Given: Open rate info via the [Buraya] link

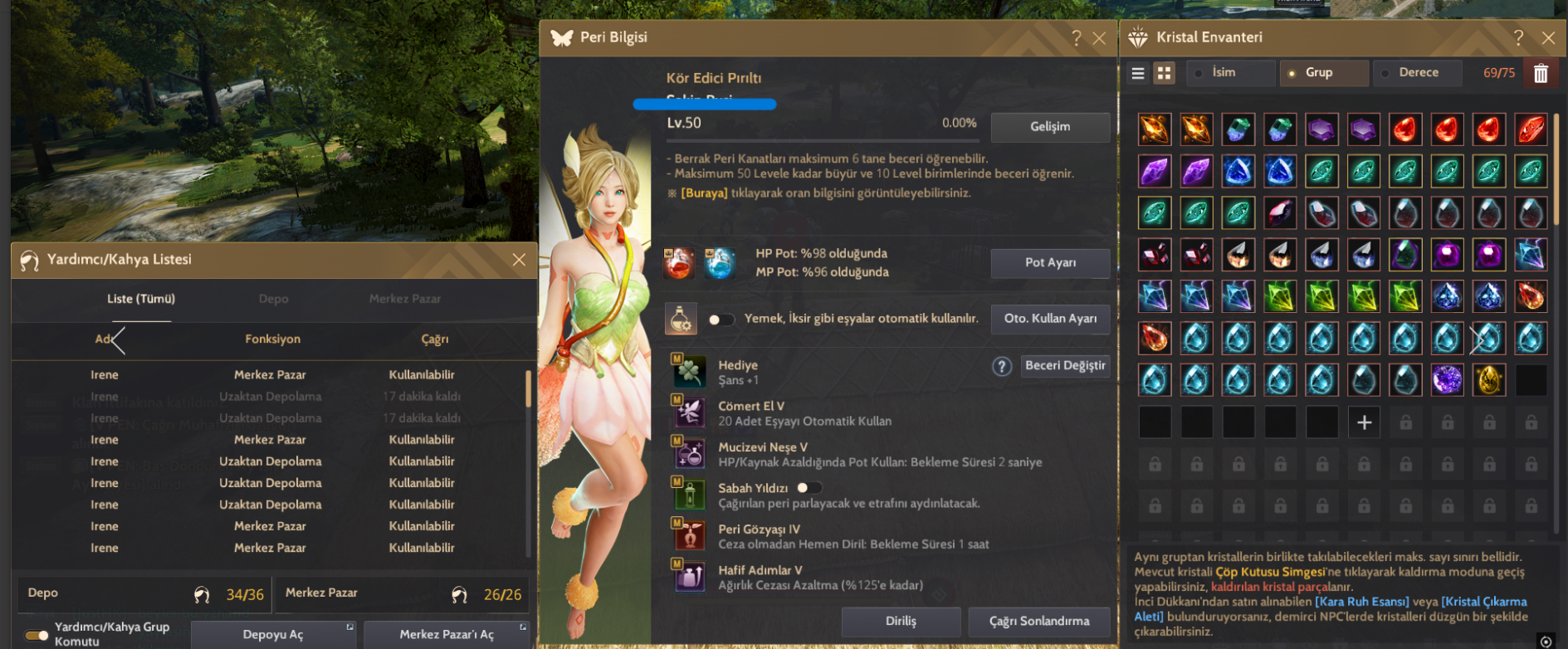Looking at the screenshot, I should (x=702, y=192).
